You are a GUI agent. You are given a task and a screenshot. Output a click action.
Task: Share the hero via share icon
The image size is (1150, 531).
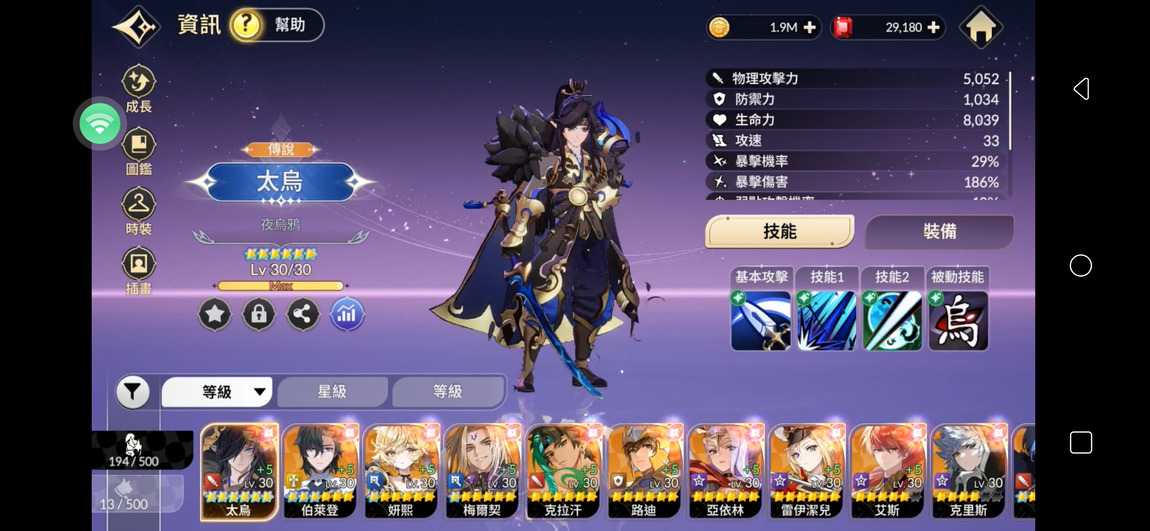coord(303,315)
